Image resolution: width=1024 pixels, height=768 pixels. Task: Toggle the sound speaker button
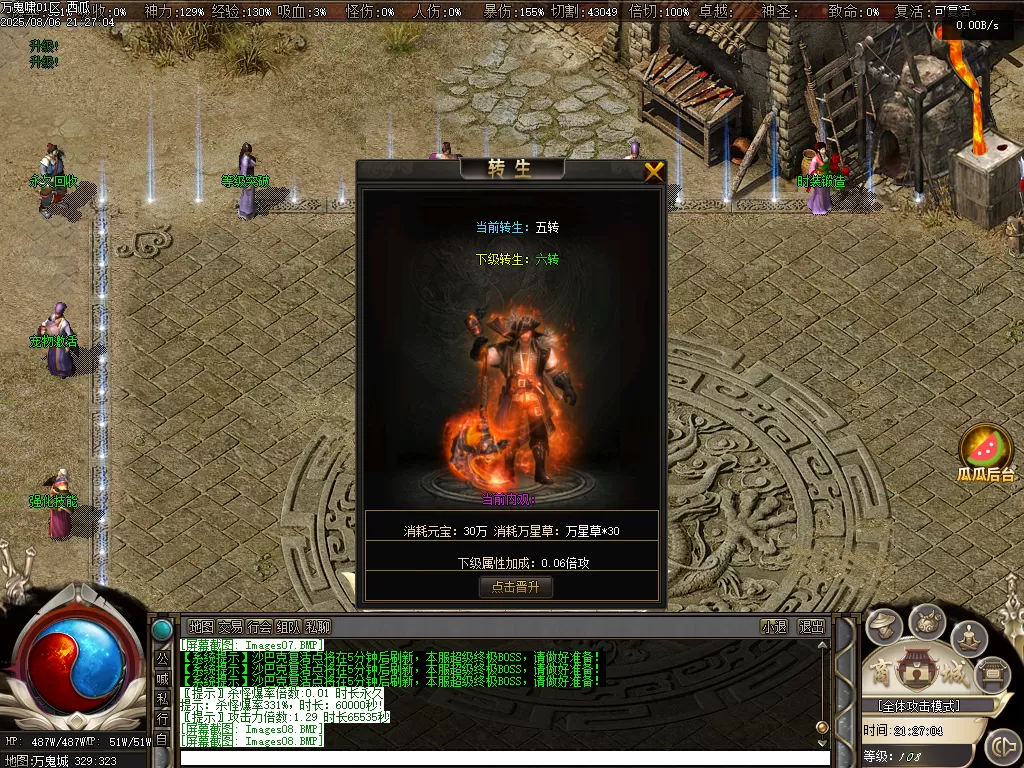(1001, 746)
